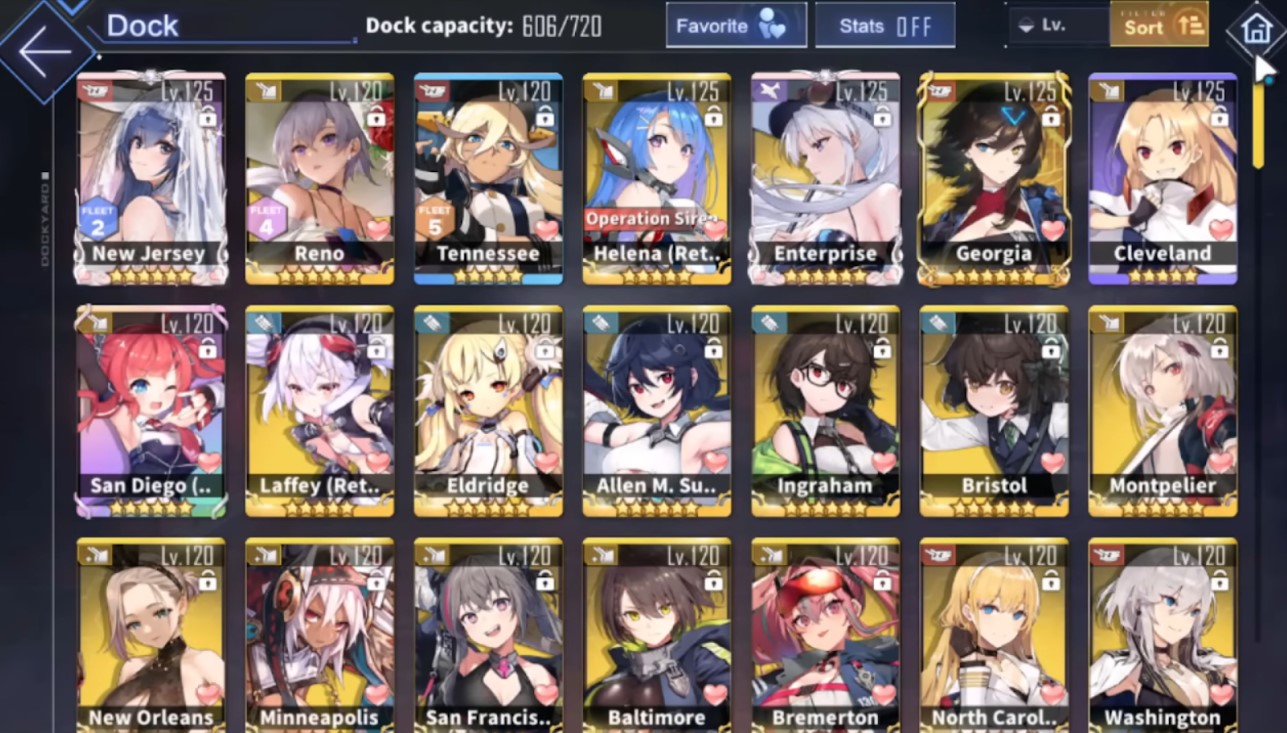Screen dimensions: 1287x733
Task: Select the New Jersey ship card
Action: point(150,177)
